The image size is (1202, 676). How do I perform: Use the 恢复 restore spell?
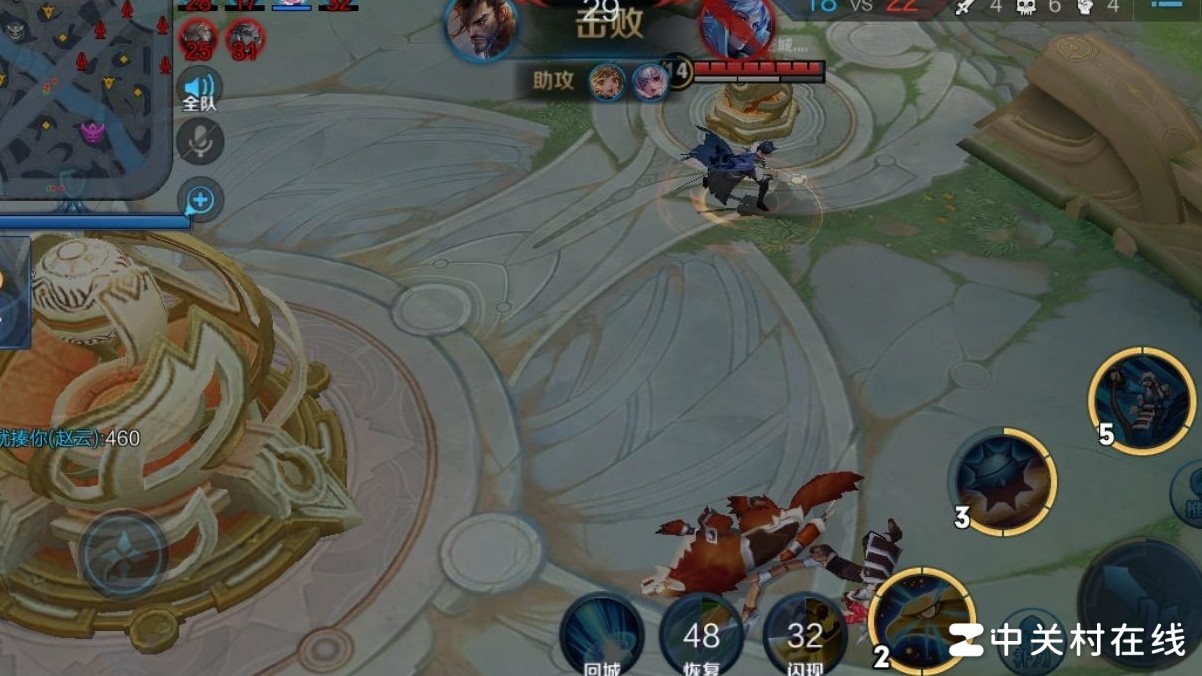point(702,634)
